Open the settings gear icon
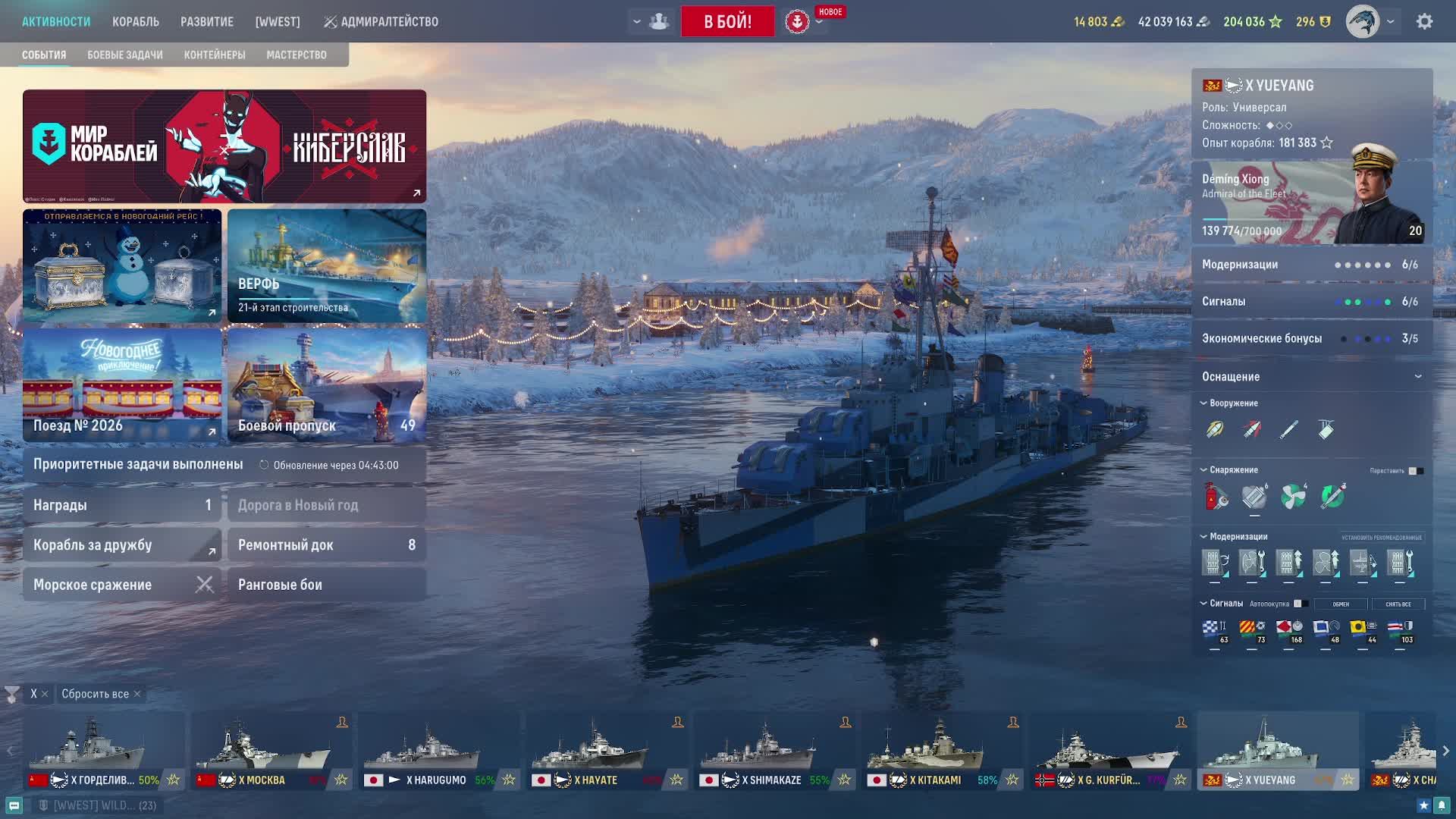1456x819 pixels. pyautogui.click(x=1425, y=22)
